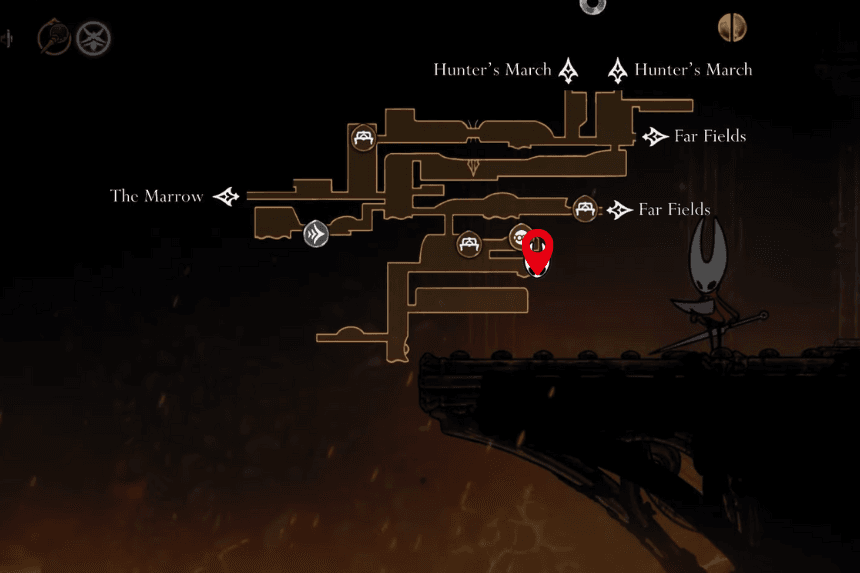Click the red location pin on the map
This screenshot has width=860, height=573.
(x=538, y=250)
